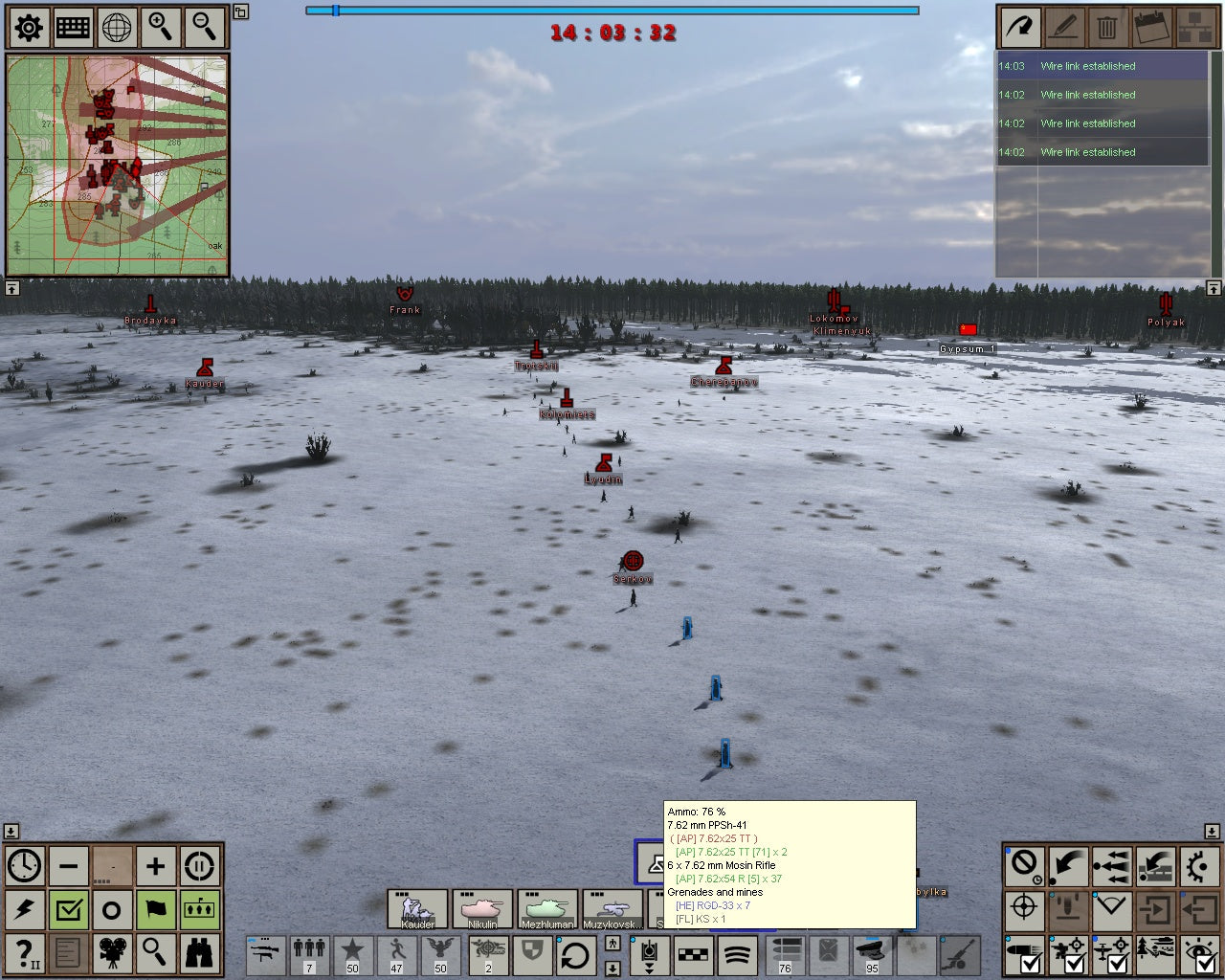1225x980 pixels.
Task: Collapse the minimap panel using its bottom arrow
Action: (12, 287)
